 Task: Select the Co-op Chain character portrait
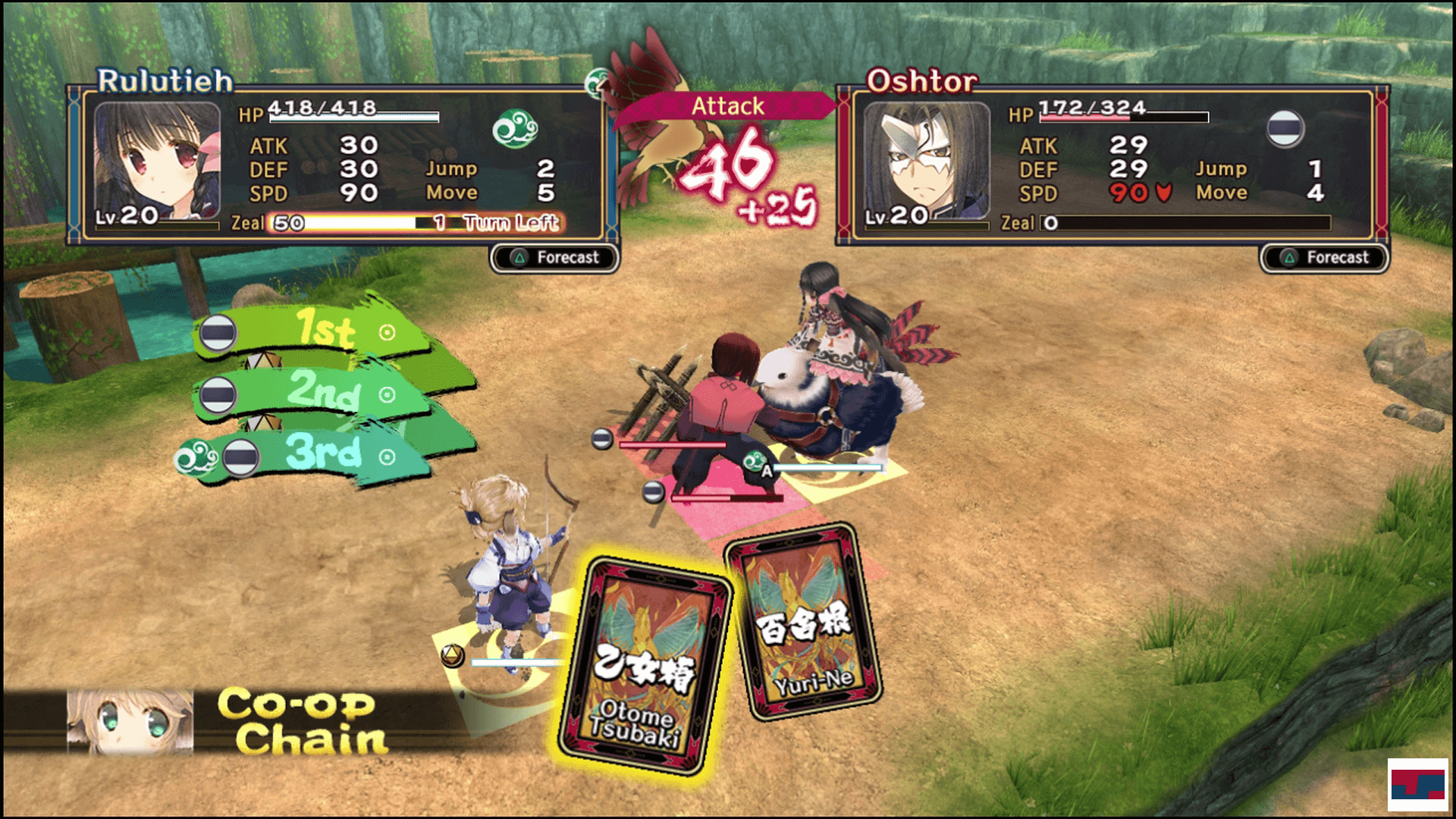[130, 721]
